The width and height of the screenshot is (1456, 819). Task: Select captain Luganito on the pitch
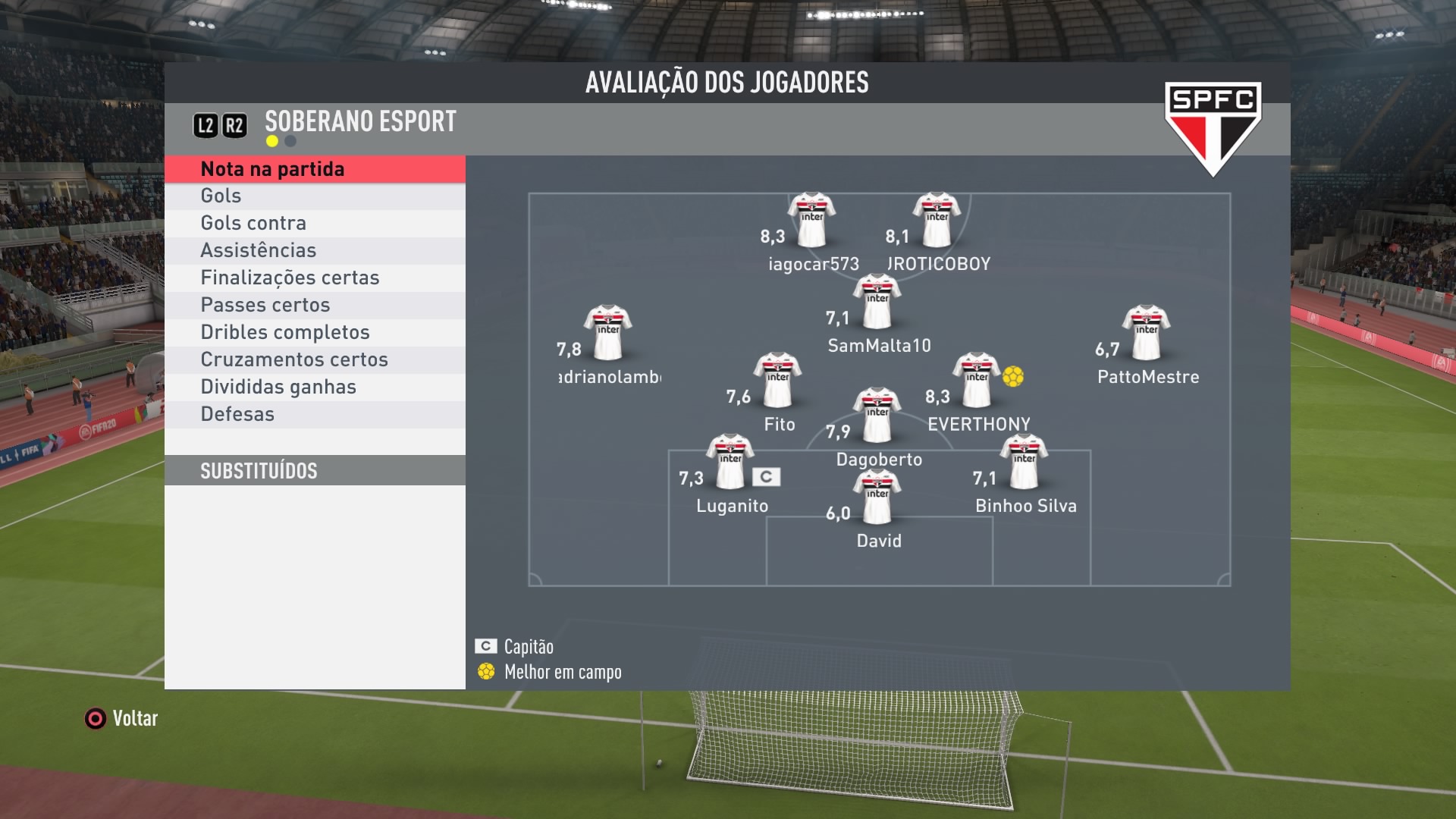coord(730,463)
